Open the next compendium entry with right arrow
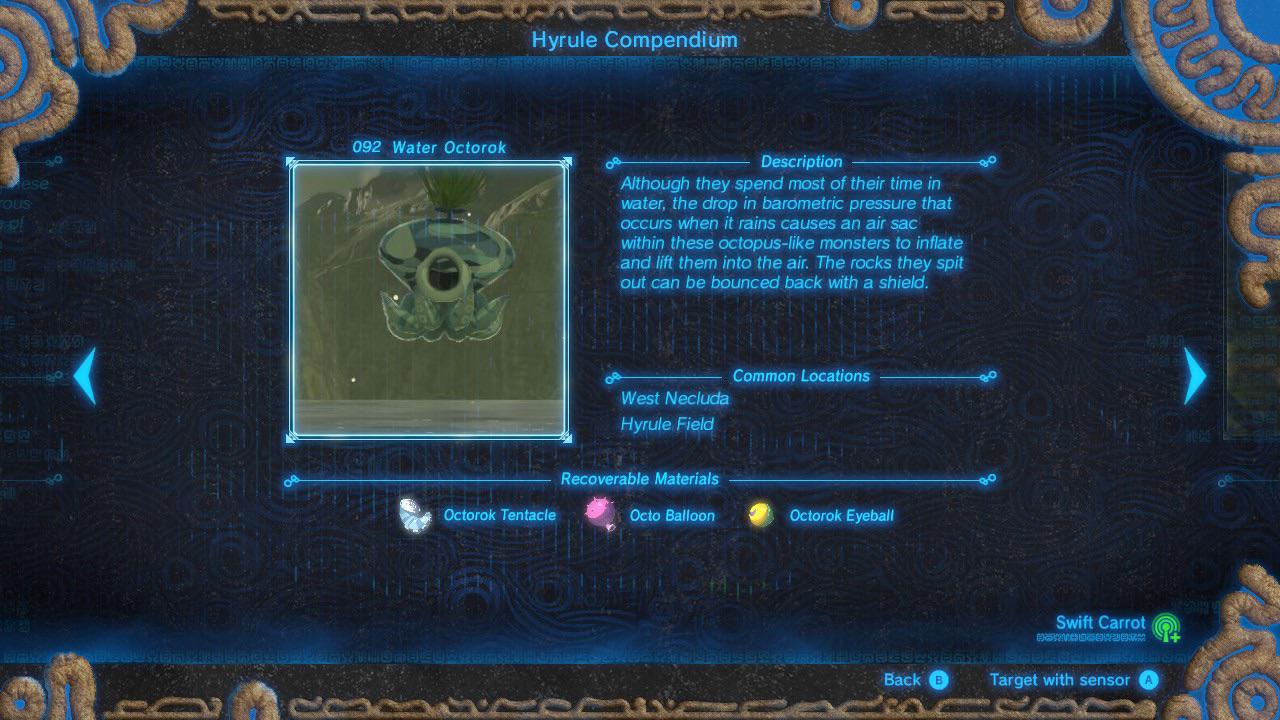Screen dimensions: 1280x720 (1193, 376)
